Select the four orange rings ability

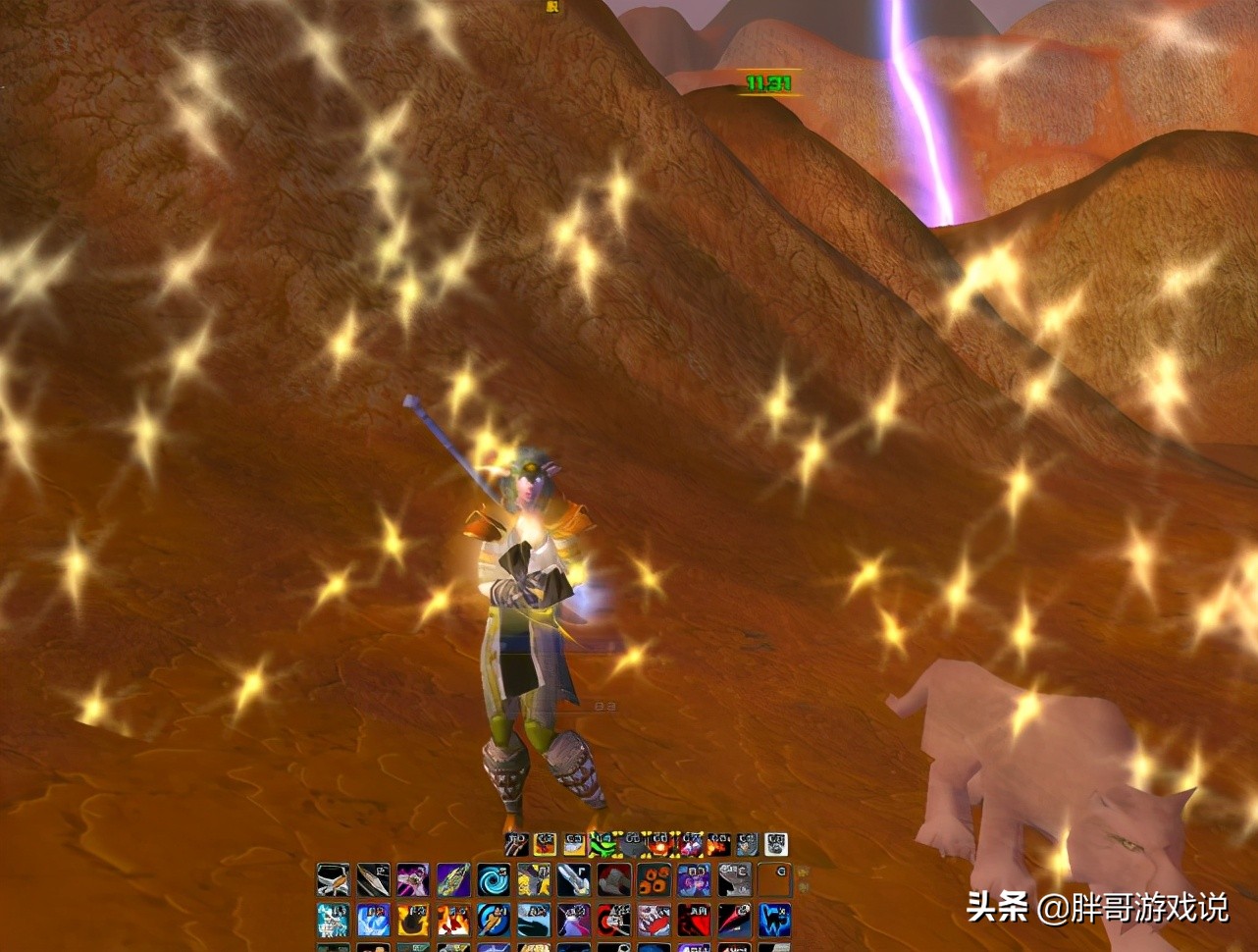click(654, 879)
